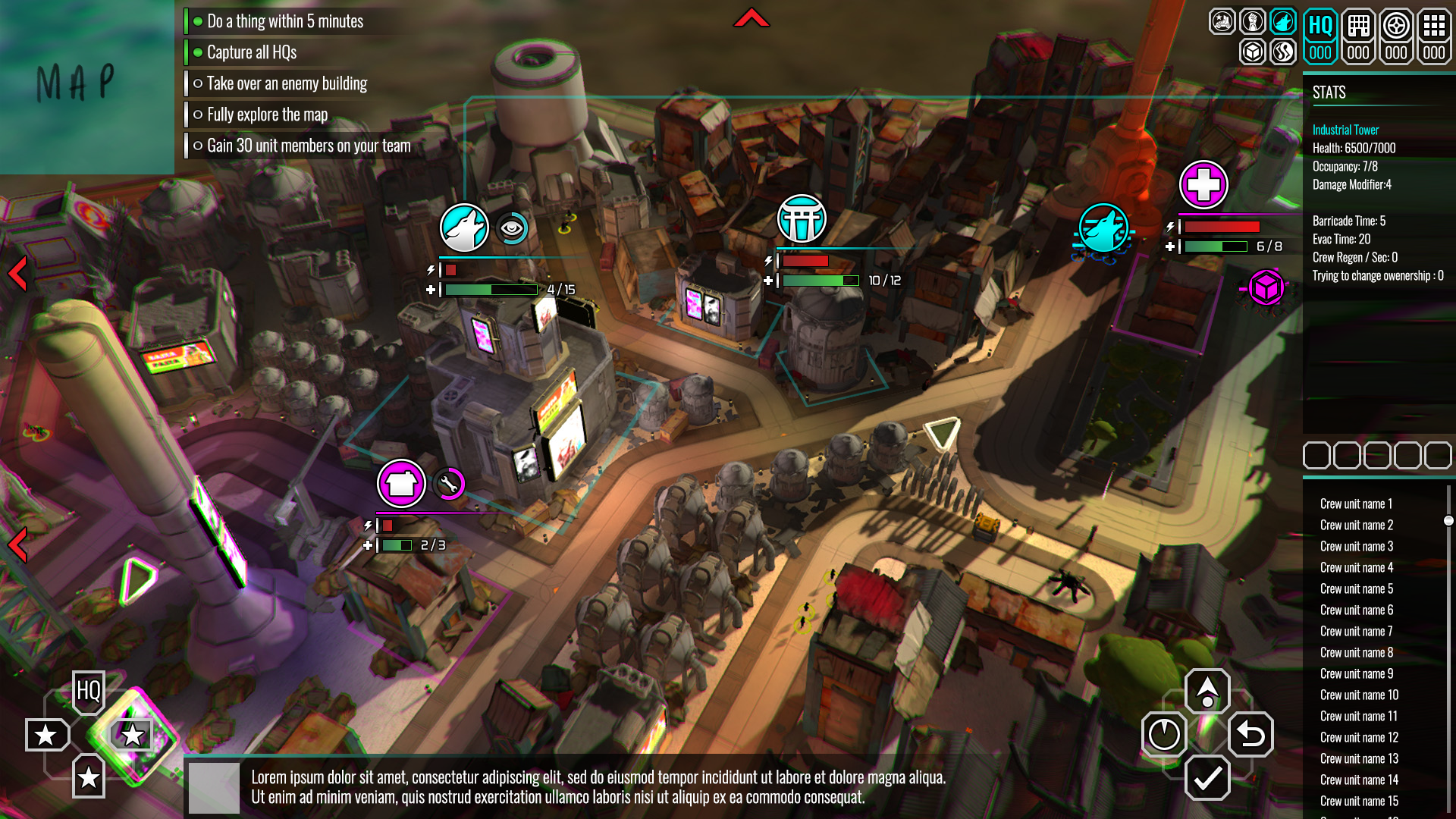Open the building grid counter tab

[1358, 36]
